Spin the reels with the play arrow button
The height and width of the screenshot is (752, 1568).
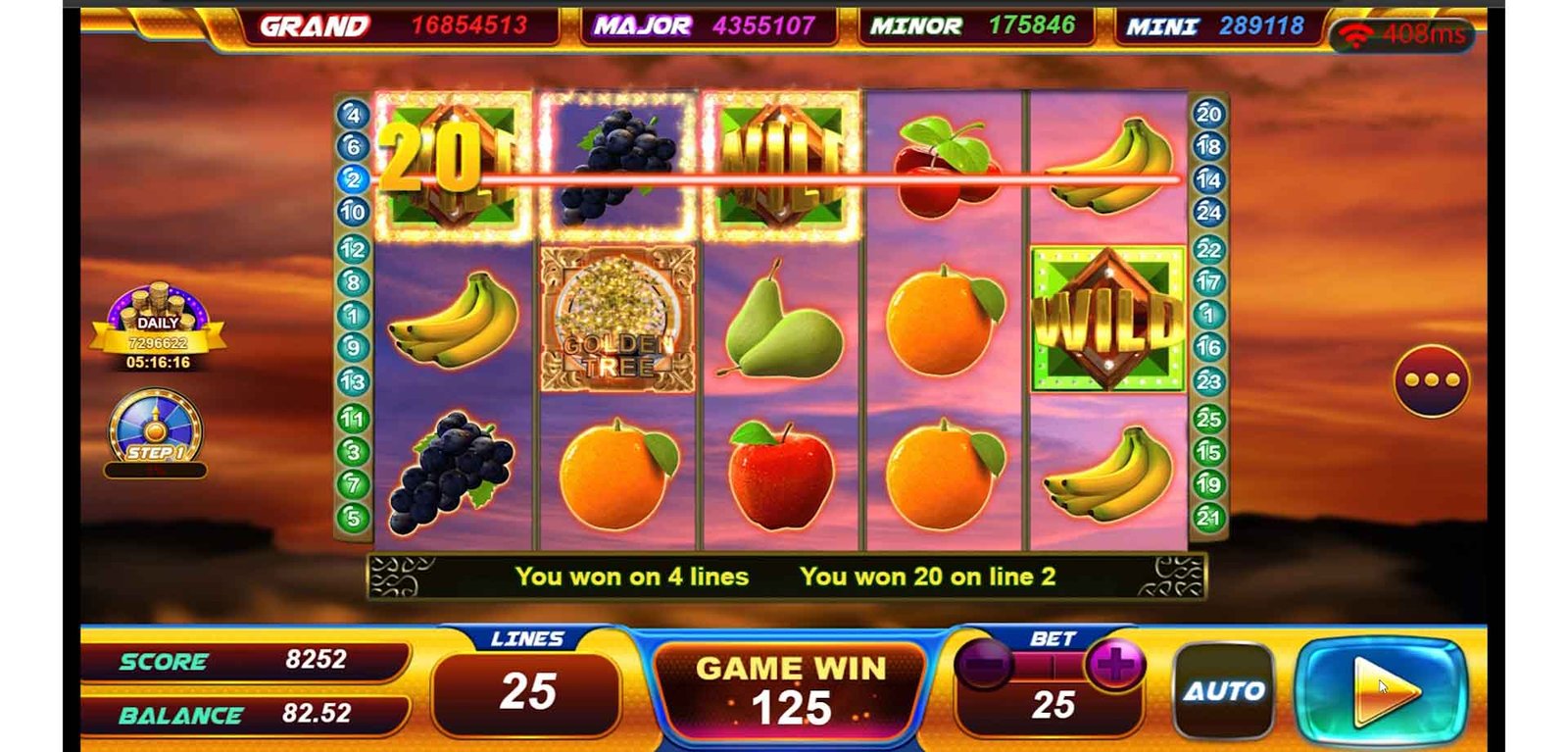(1382, 689)
